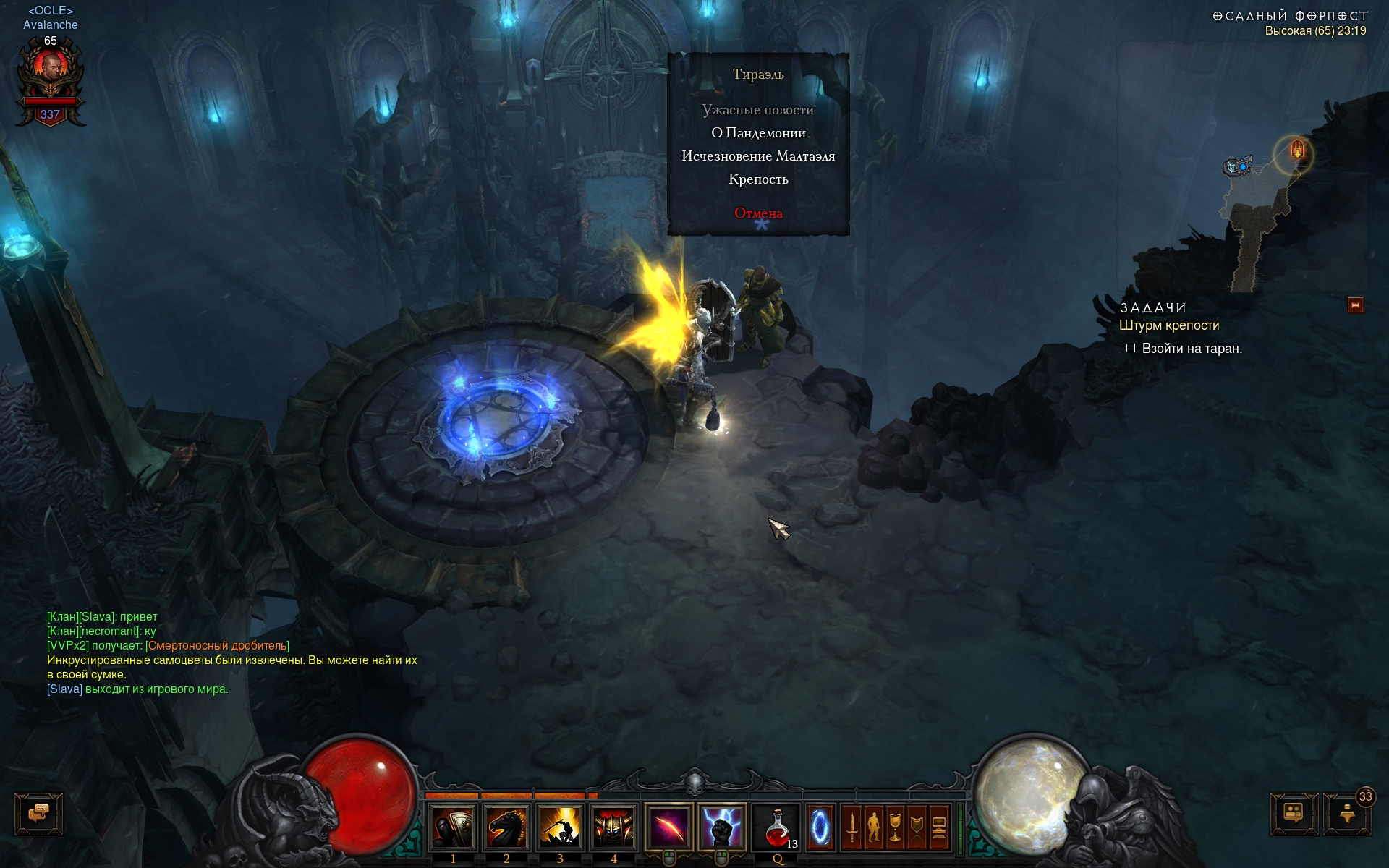Screen dimensions: 1389x868
Task: Pick the 'Ужасные новости' dialogue entry
Action: point(758,110)
